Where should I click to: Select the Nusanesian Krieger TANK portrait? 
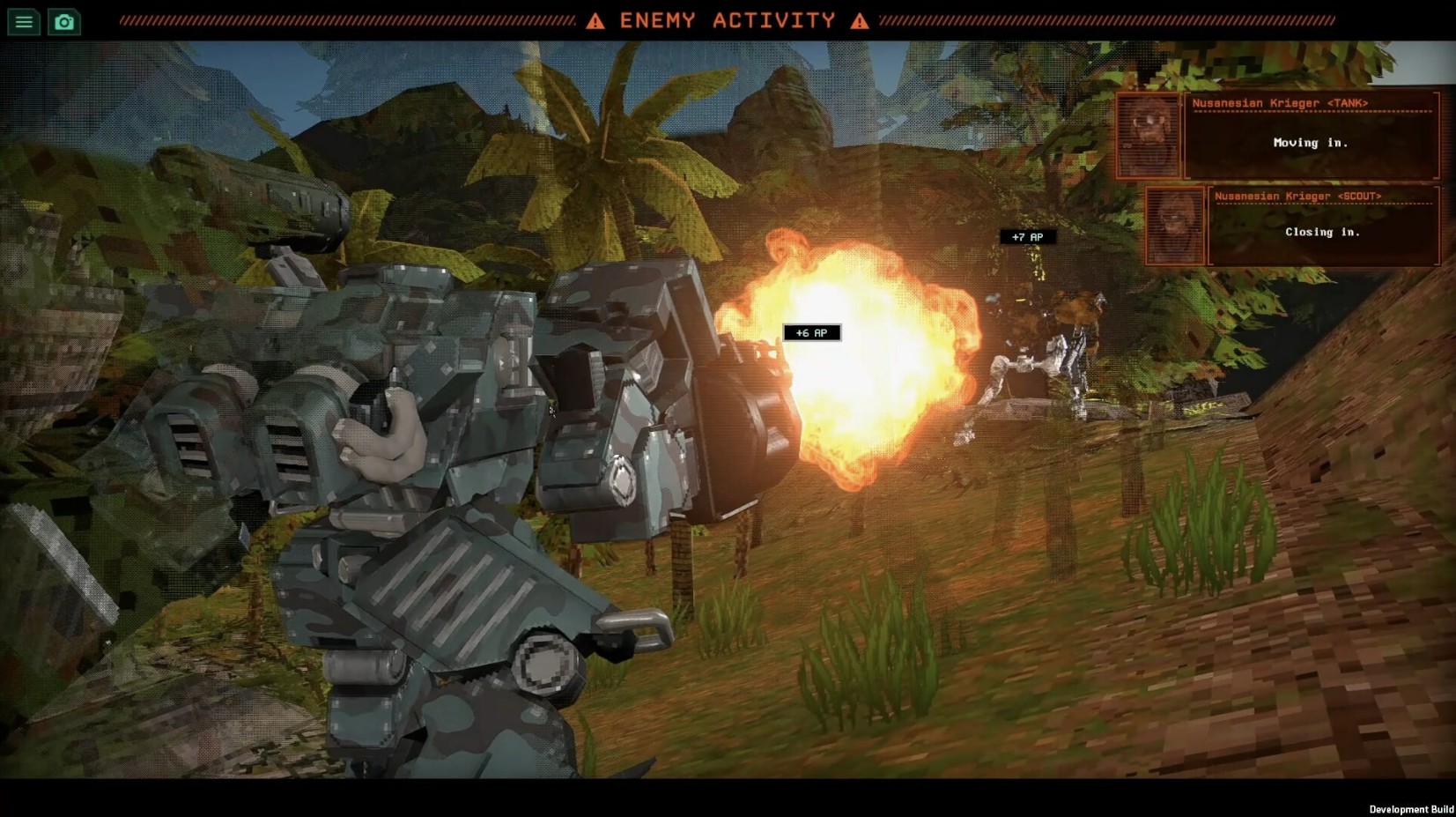1149,137
